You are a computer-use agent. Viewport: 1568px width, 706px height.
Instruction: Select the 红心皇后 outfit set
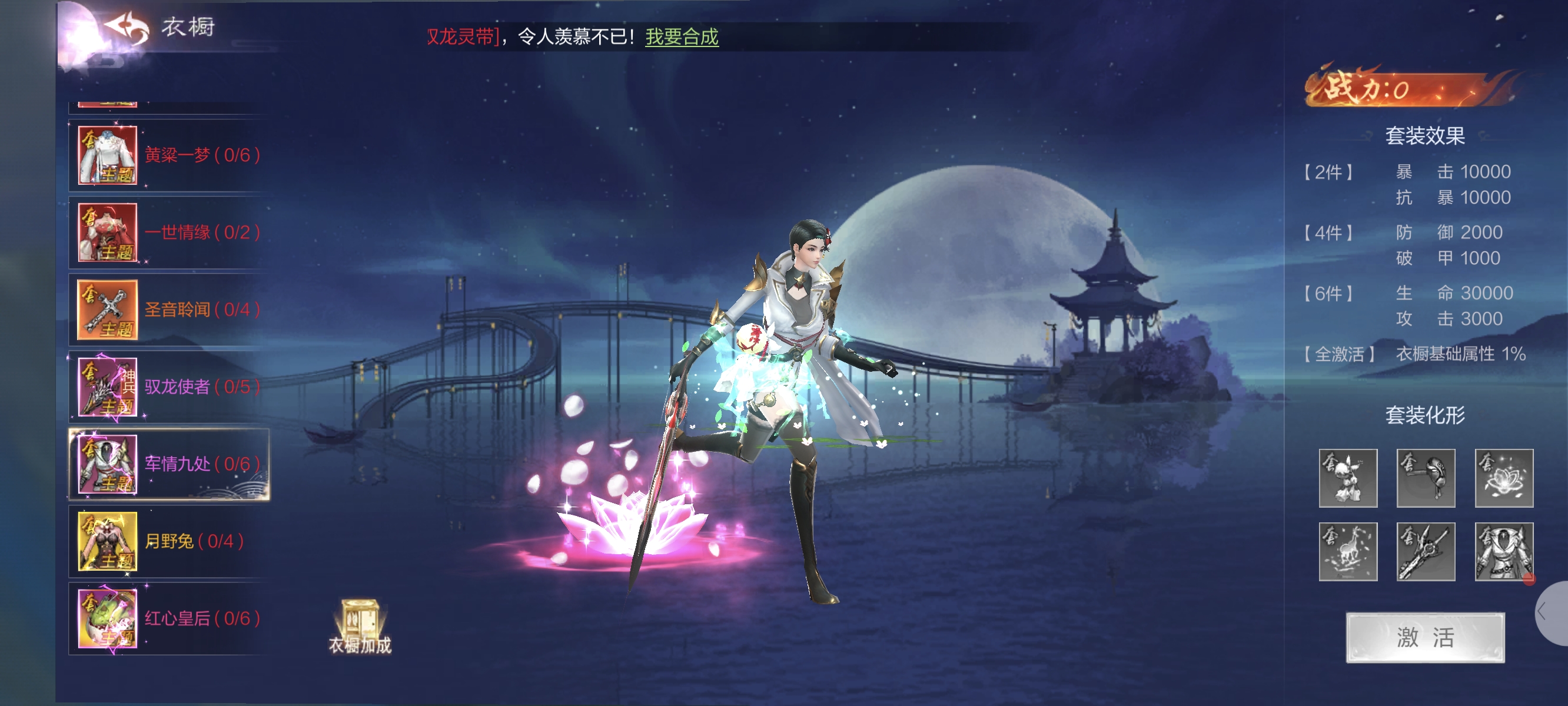pos(168,618)
